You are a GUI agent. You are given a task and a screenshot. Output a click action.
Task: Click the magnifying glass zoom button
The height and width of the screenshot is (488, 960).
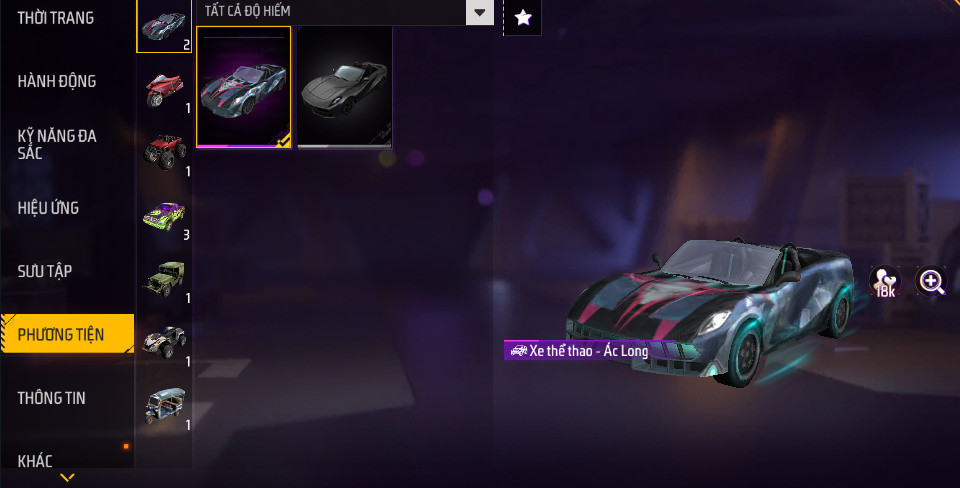click(932, 282)
